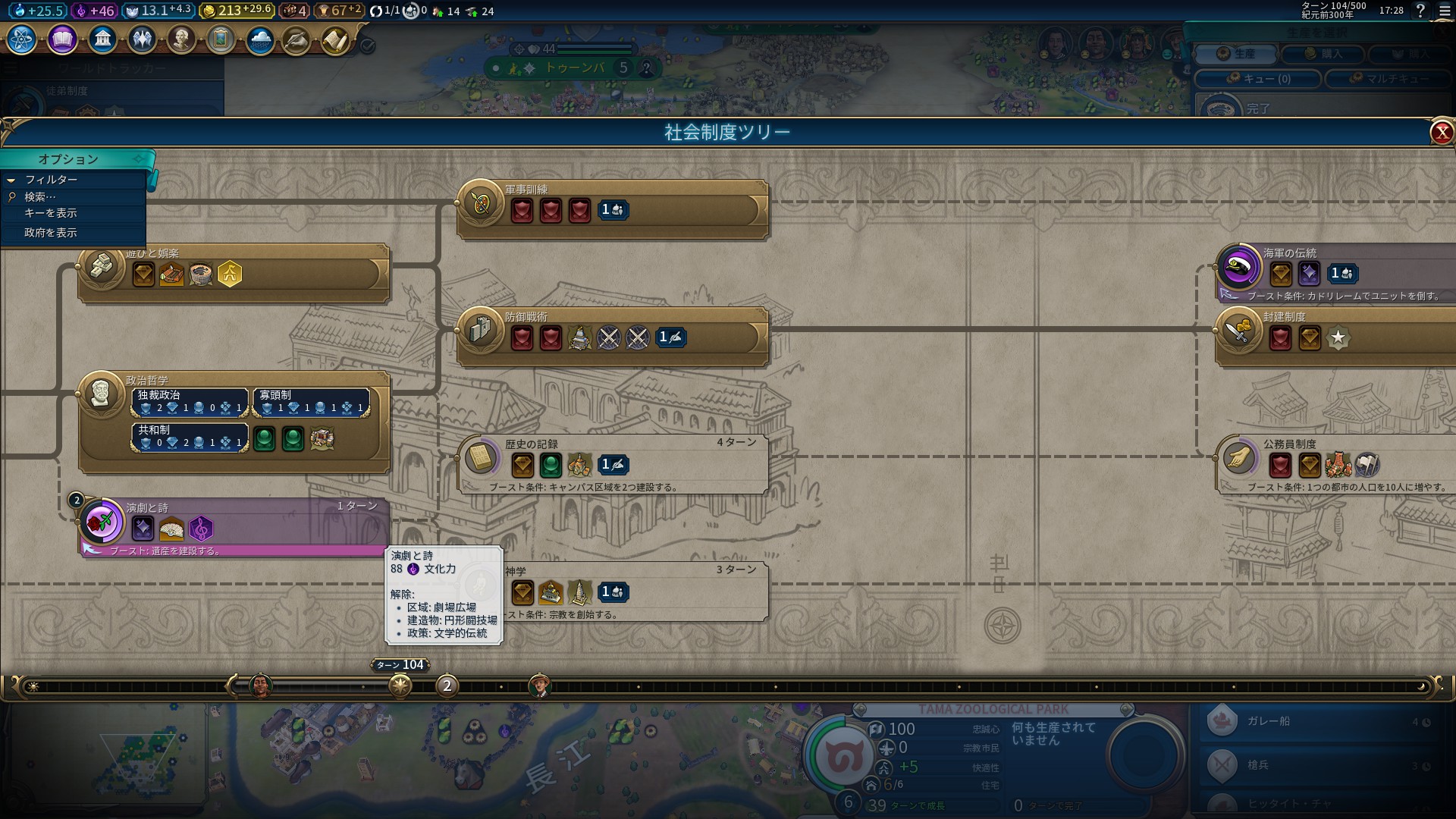Toggle キーを表示 key display option
Viewport: 1456px width, 819px height.
pyautogui.click(x=50, y=213)
